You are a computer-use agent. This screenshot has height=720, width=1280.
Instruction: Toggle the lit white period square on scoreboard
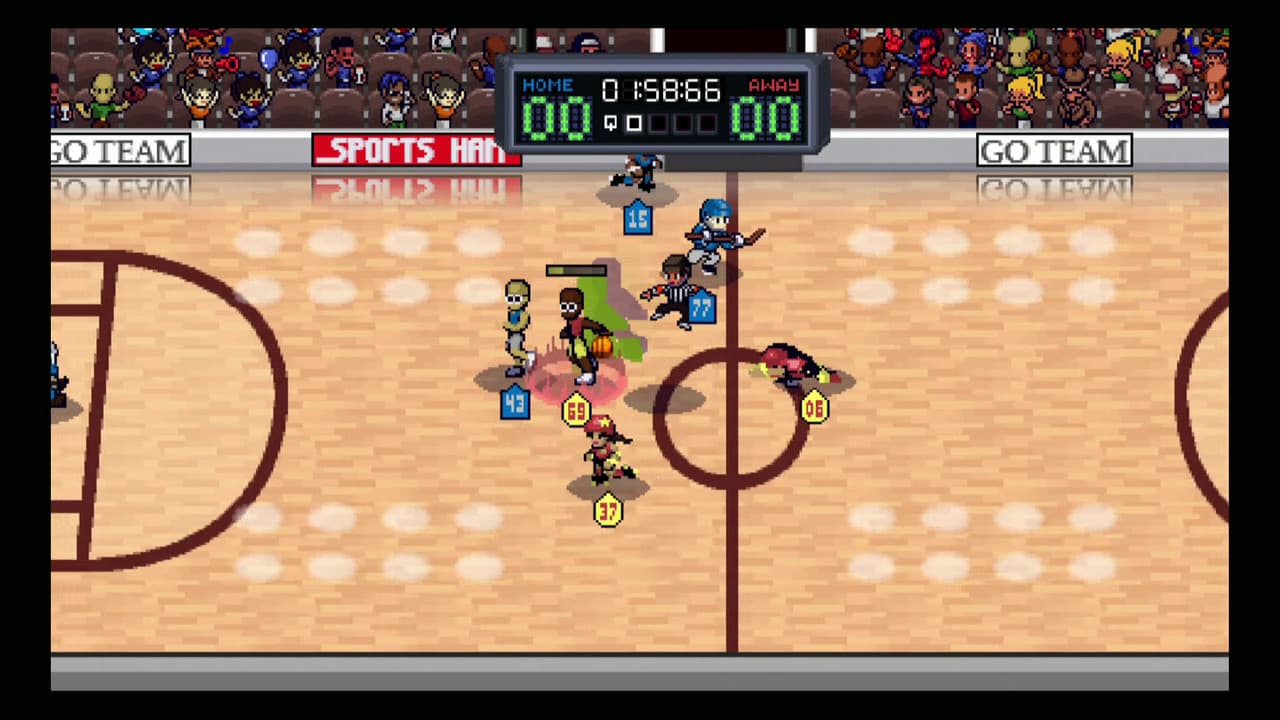633,122
